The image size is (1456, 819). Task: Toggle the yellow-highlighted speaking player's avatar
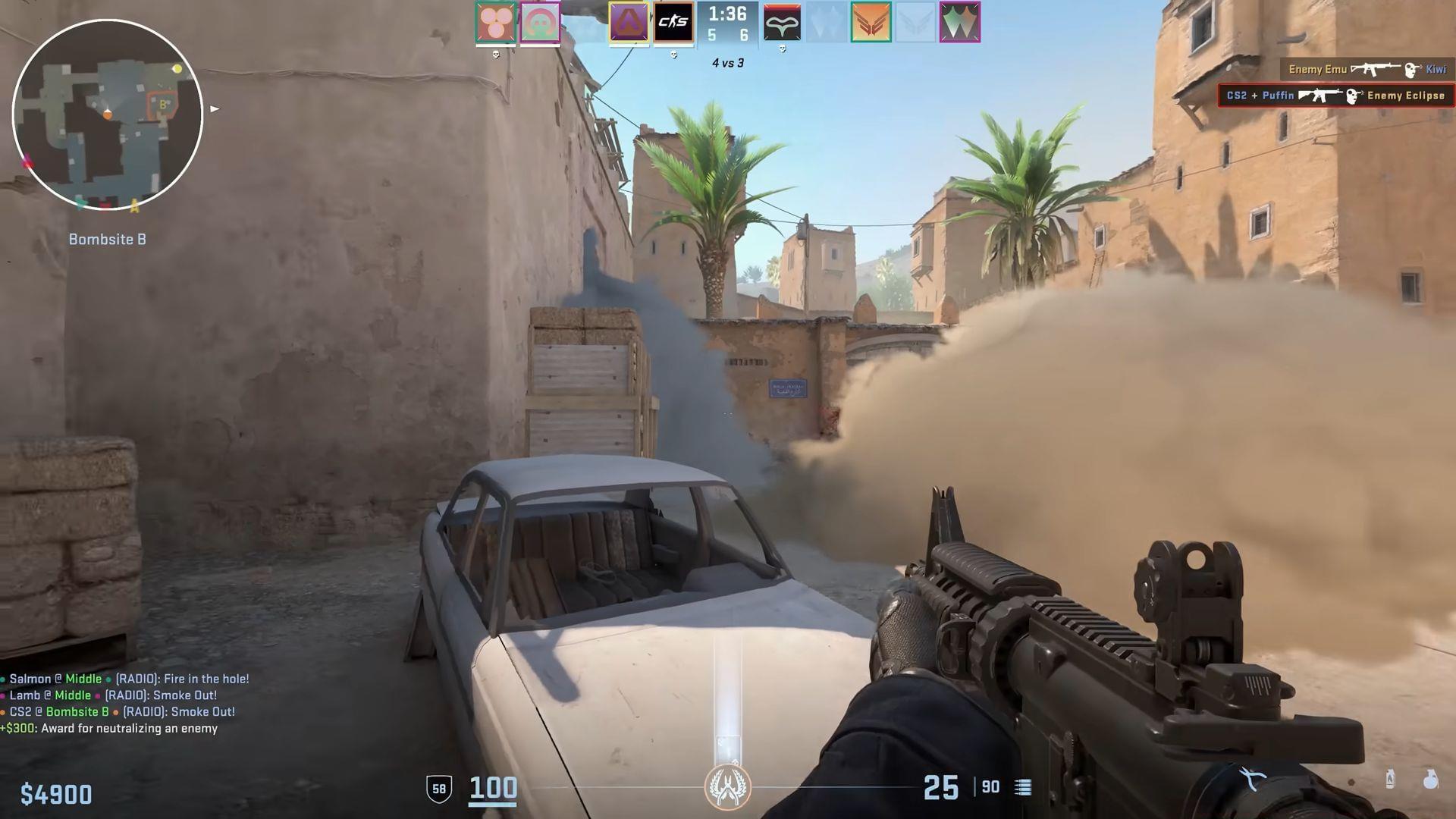coord(628,21)
